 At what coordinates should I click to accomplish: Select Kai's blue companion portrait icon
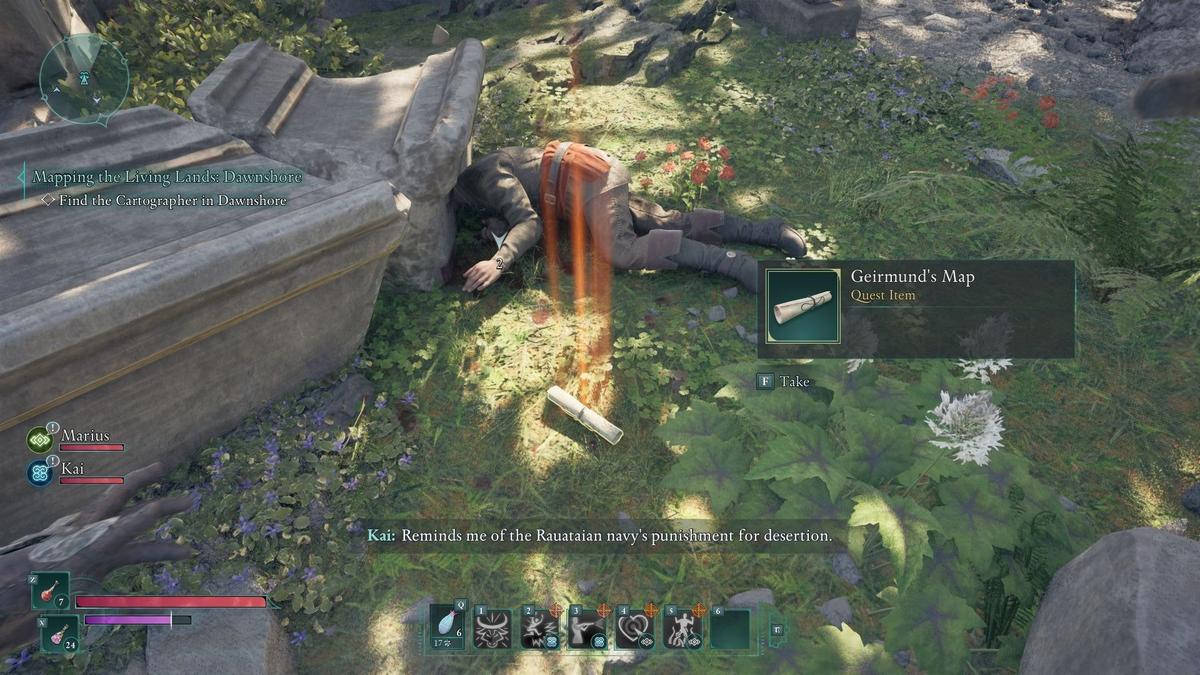tap(41, 472)
